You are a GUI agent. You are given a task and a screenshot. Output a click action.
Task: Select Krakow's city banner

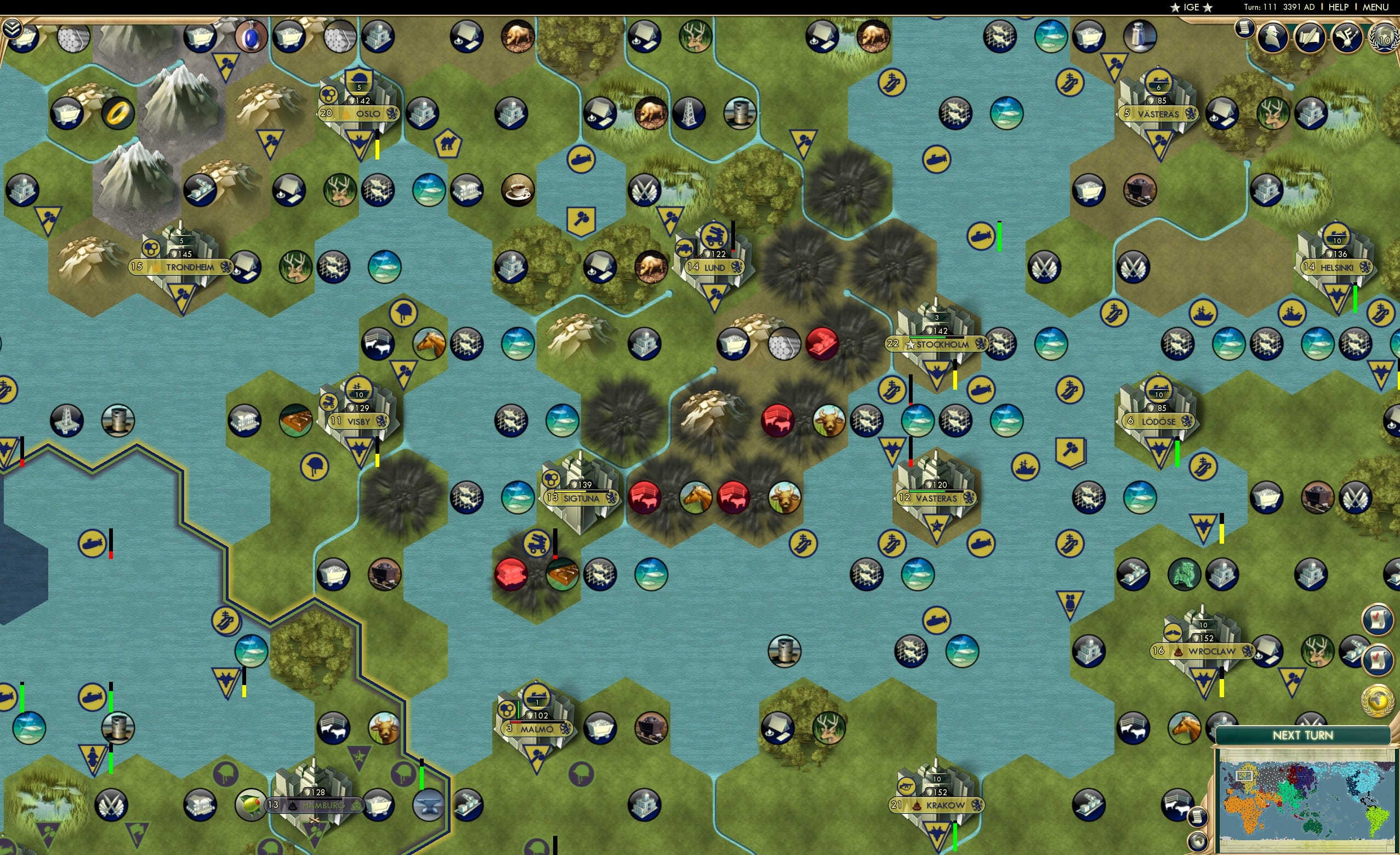(936, 805)
